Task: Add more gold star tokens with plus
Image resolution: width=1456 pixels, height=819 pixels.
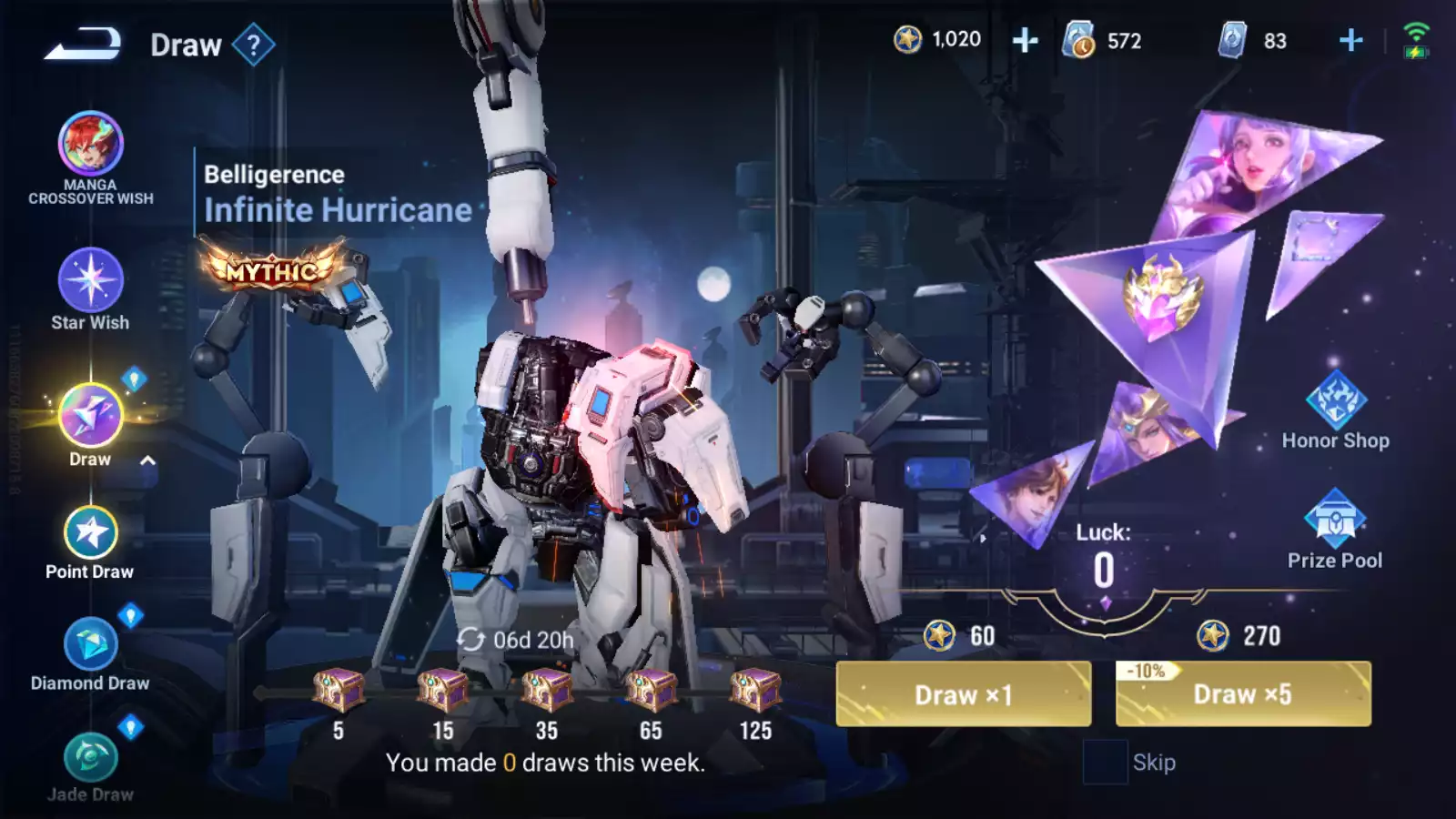Action: (x=1025, y=40)
